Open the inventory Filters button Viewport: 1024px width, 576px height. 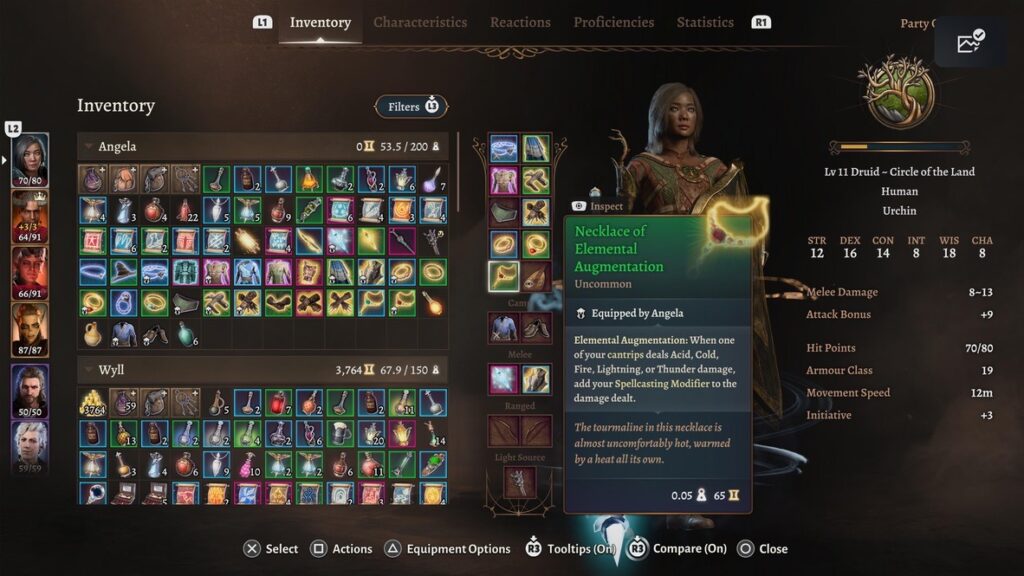pos(411,106)
